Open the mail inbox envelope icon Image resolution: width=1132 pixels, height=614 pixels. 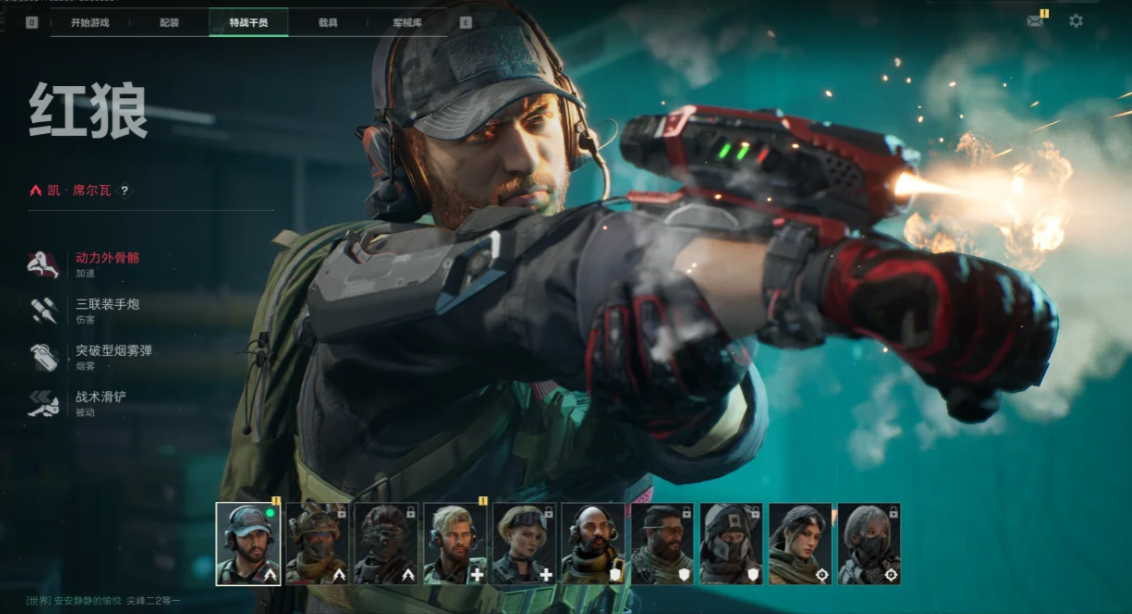pos(1035,21)
